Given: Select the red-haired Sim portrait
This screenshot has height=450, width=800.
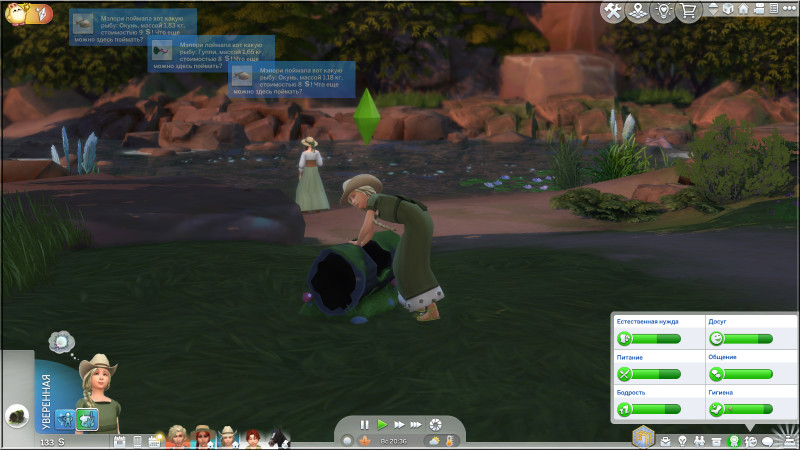Looking at the screenshot, I should click(x=253, y=438).
